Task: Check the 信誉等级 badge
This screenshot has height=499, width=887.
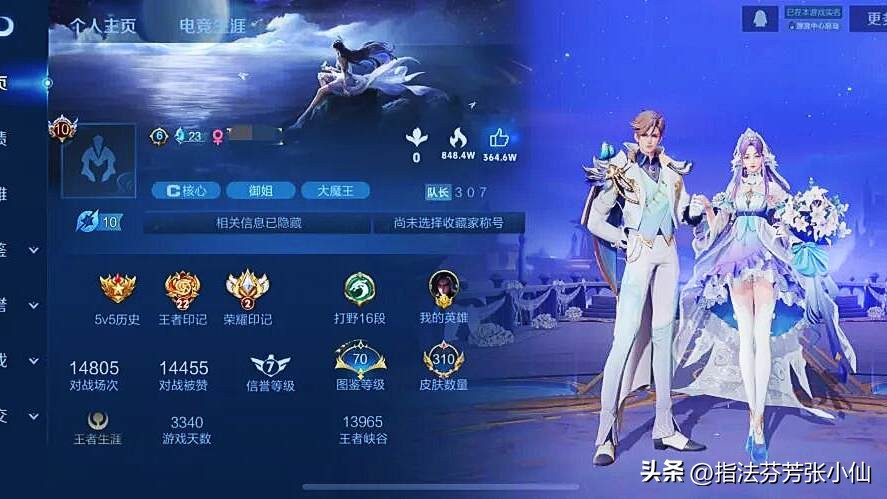Action: (269, 364)
